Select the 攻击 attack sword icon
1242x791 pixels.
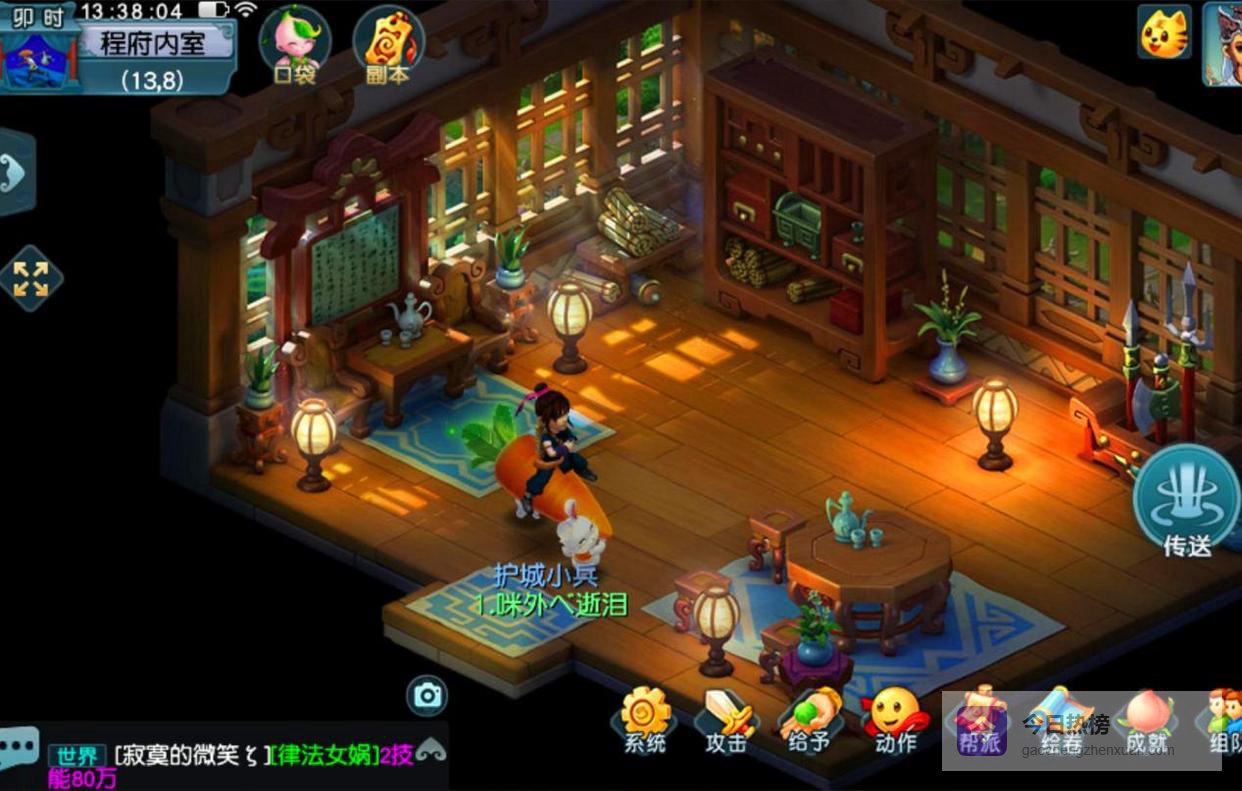726,718
